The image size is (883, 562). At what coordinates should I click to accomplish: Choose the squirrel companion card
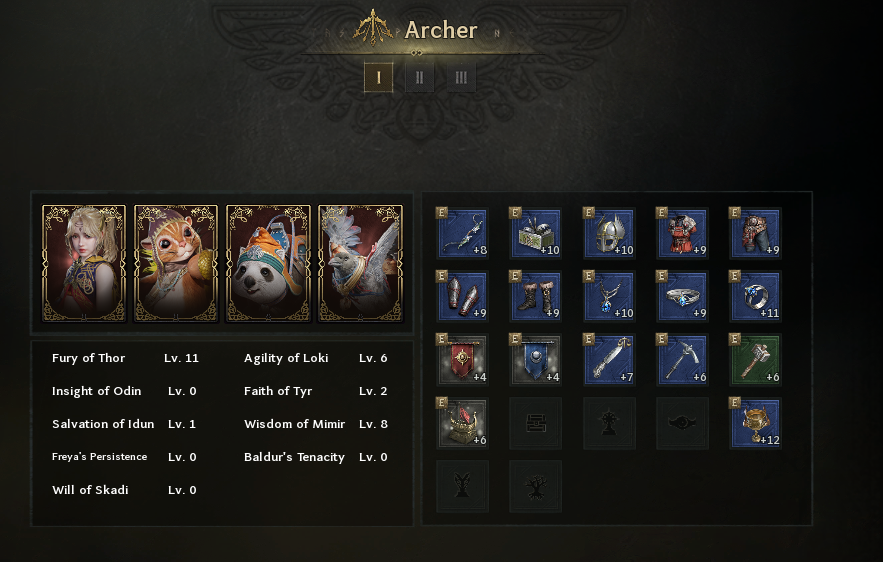click(176, 263)
